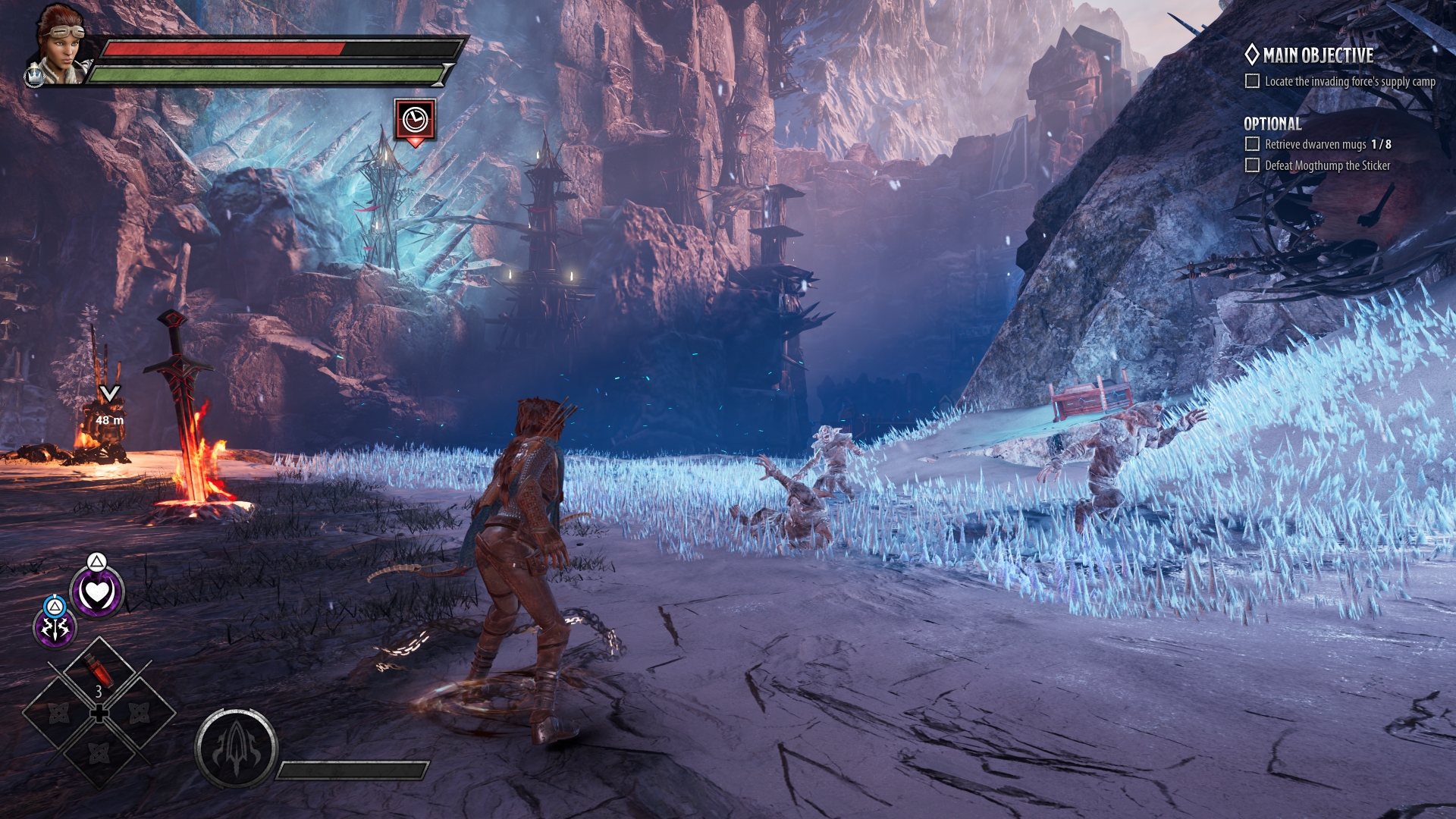Use the red potion slot
This screenshot has height=819, width=1456.
[x=99, y=671]
